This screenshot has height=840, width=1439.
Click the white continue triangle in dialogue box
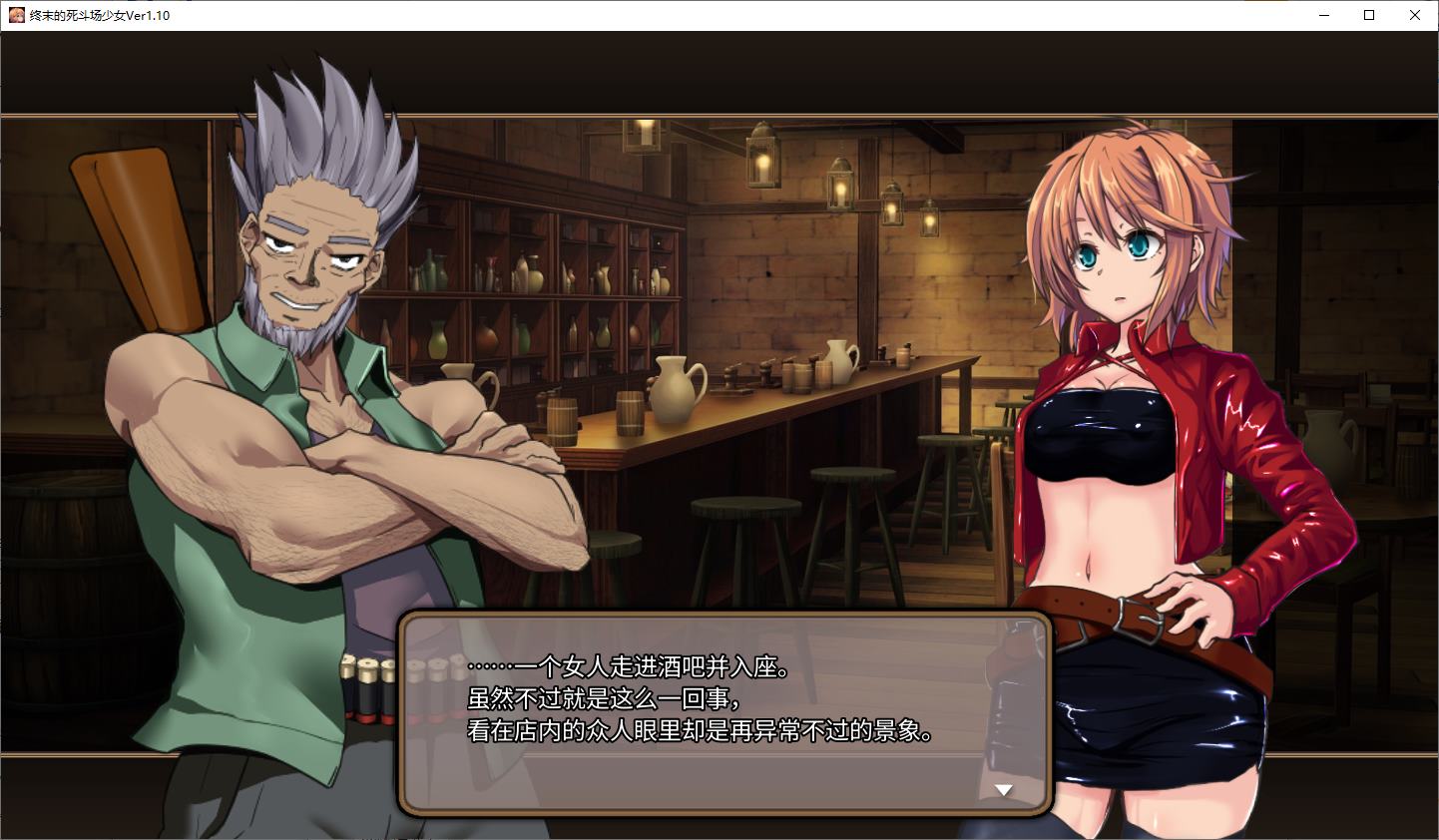[x=1002, y=789]
